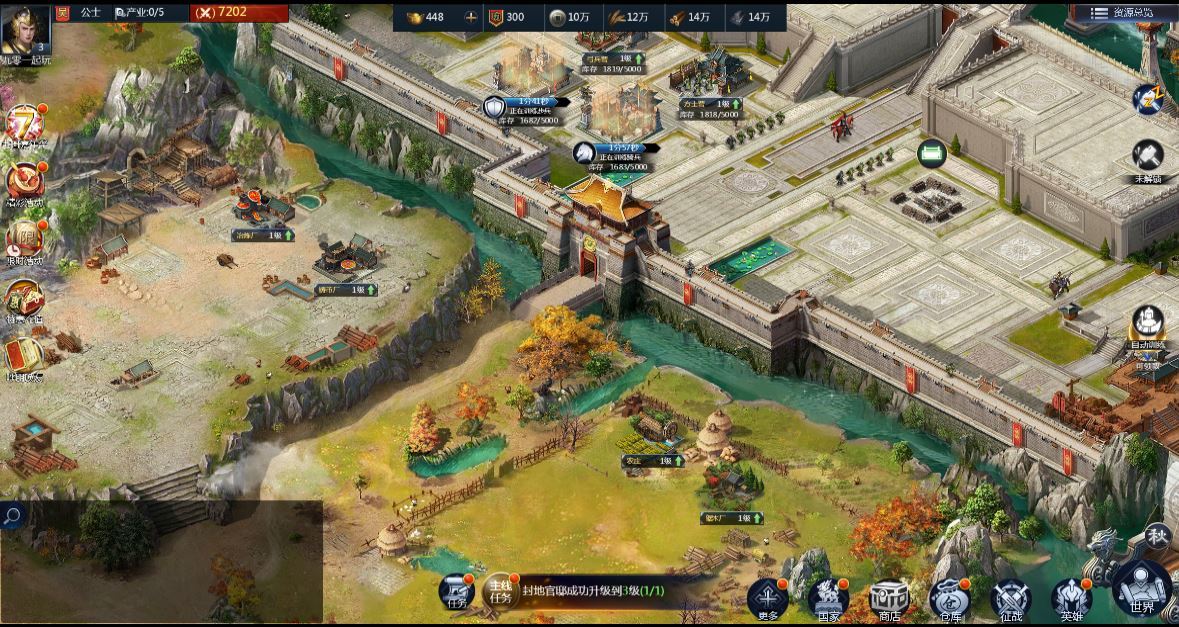
Task: Open the 仓库 warehouse
Action: pyautogui.click(x=949, y=598)
